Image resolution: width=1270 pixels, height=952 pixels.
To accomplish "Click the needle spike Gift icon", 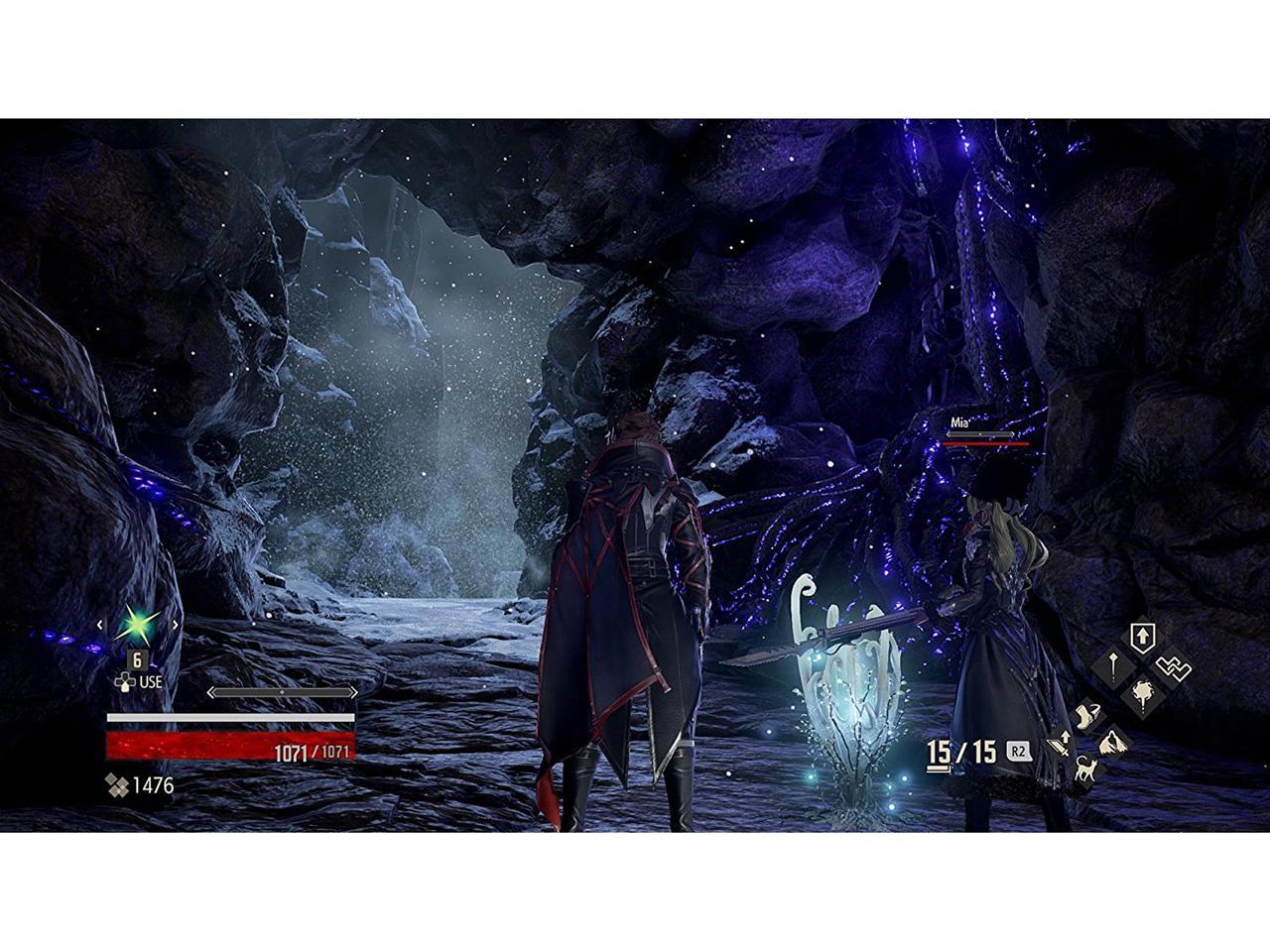I will (1112, 667).
